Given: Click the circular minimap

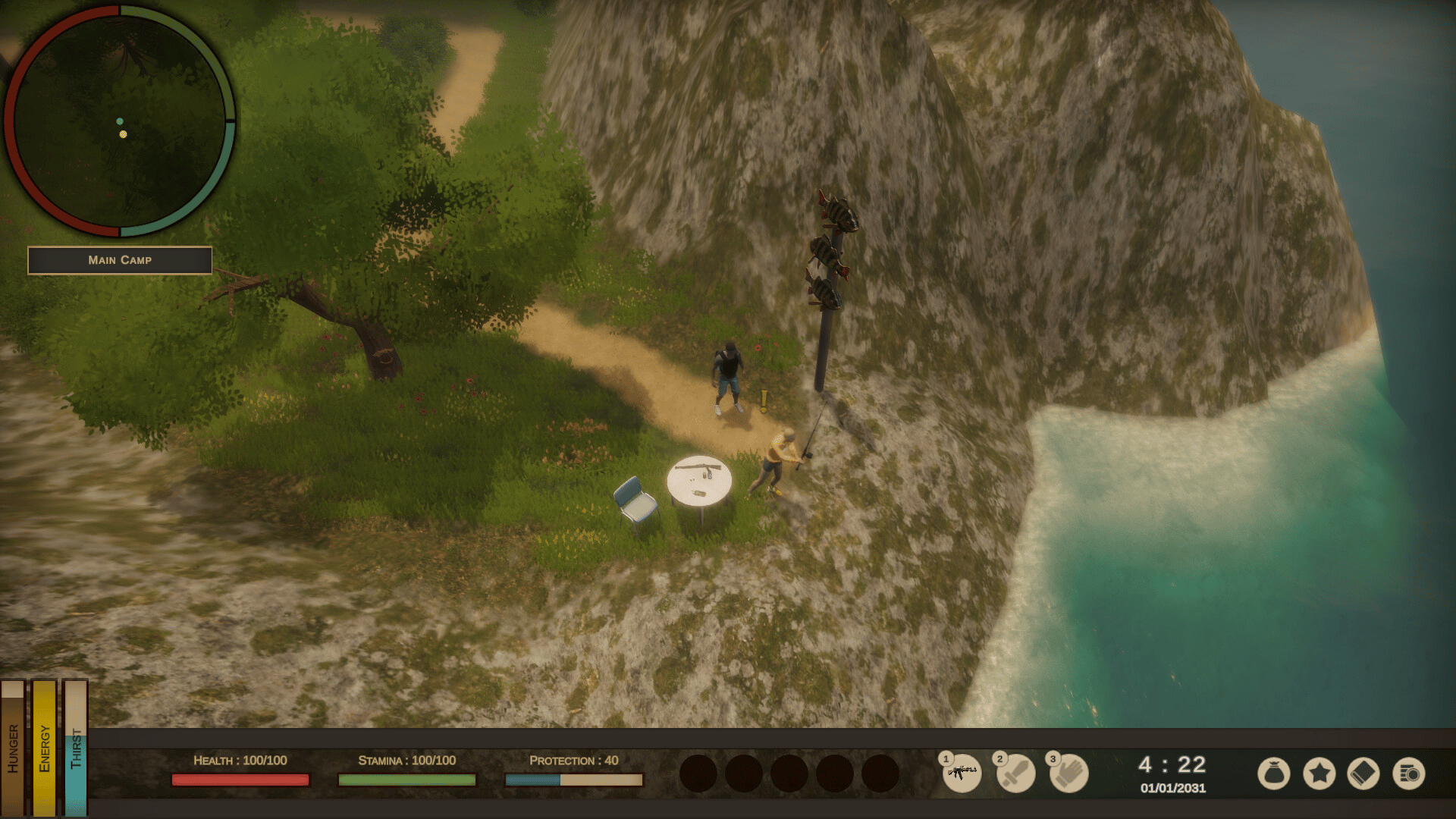Looking at the screenshot, I should click(120, 121).
